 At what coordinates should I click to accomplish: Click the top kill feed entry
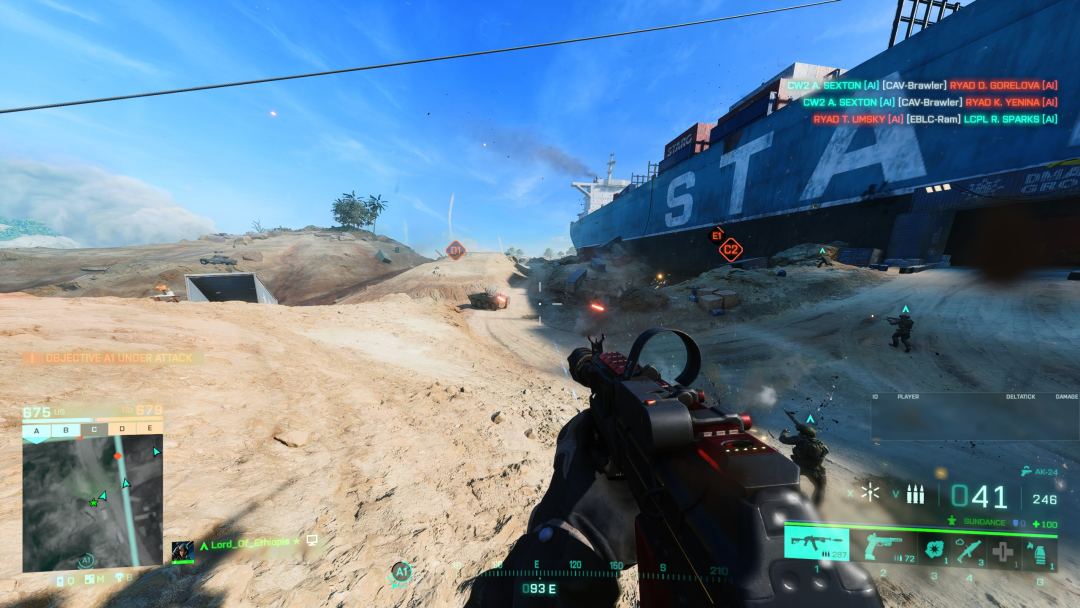(x=921, y=86)
